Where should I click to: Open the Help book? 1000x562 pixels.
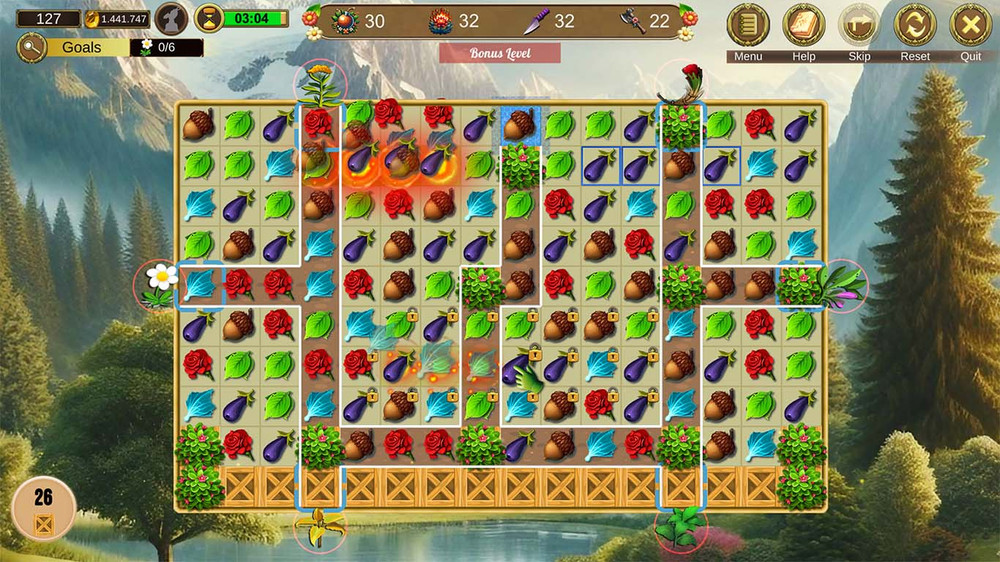804,25
